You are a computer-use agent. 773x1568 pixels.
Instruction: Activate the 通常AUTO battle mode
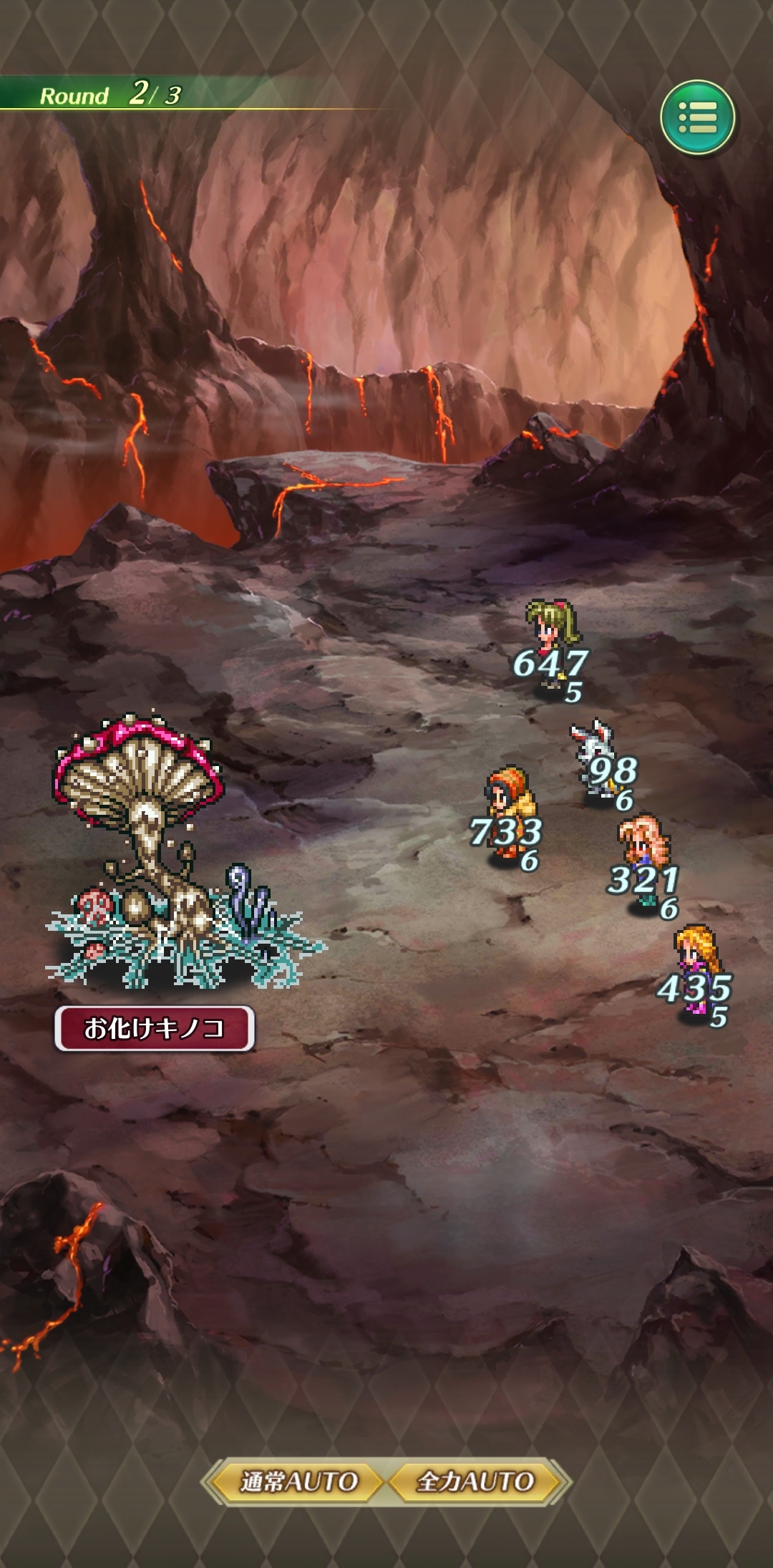click(x=298, y=1481)
